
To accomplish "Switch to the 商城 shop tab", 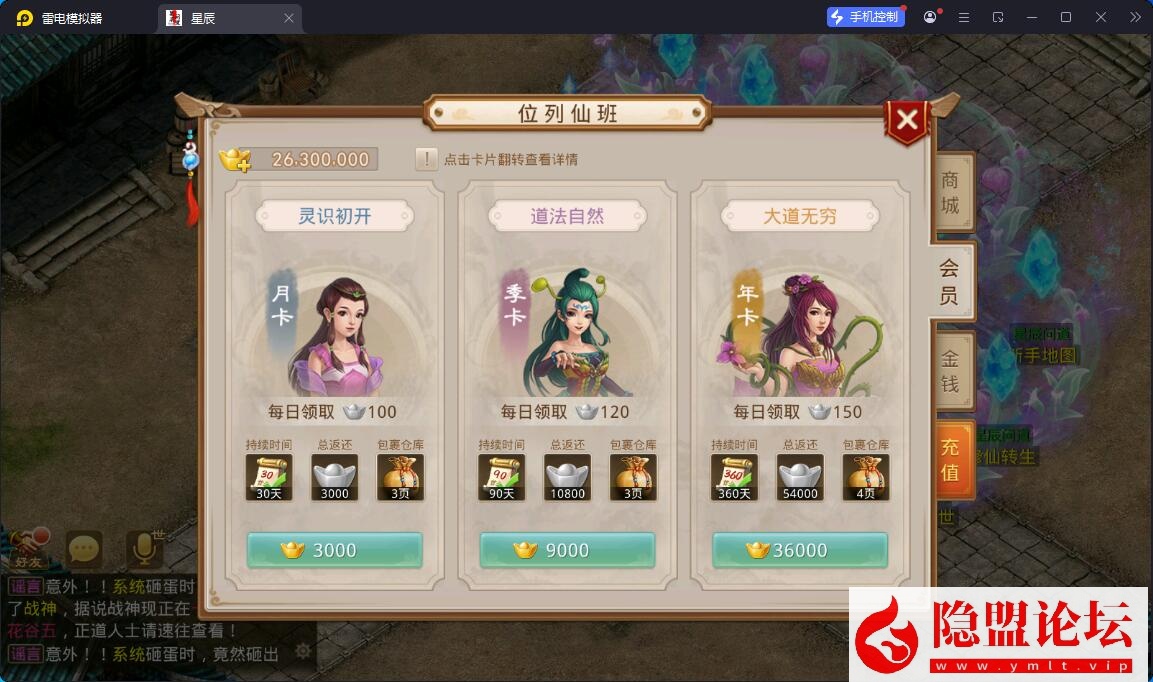I will (x=950, y=192).
